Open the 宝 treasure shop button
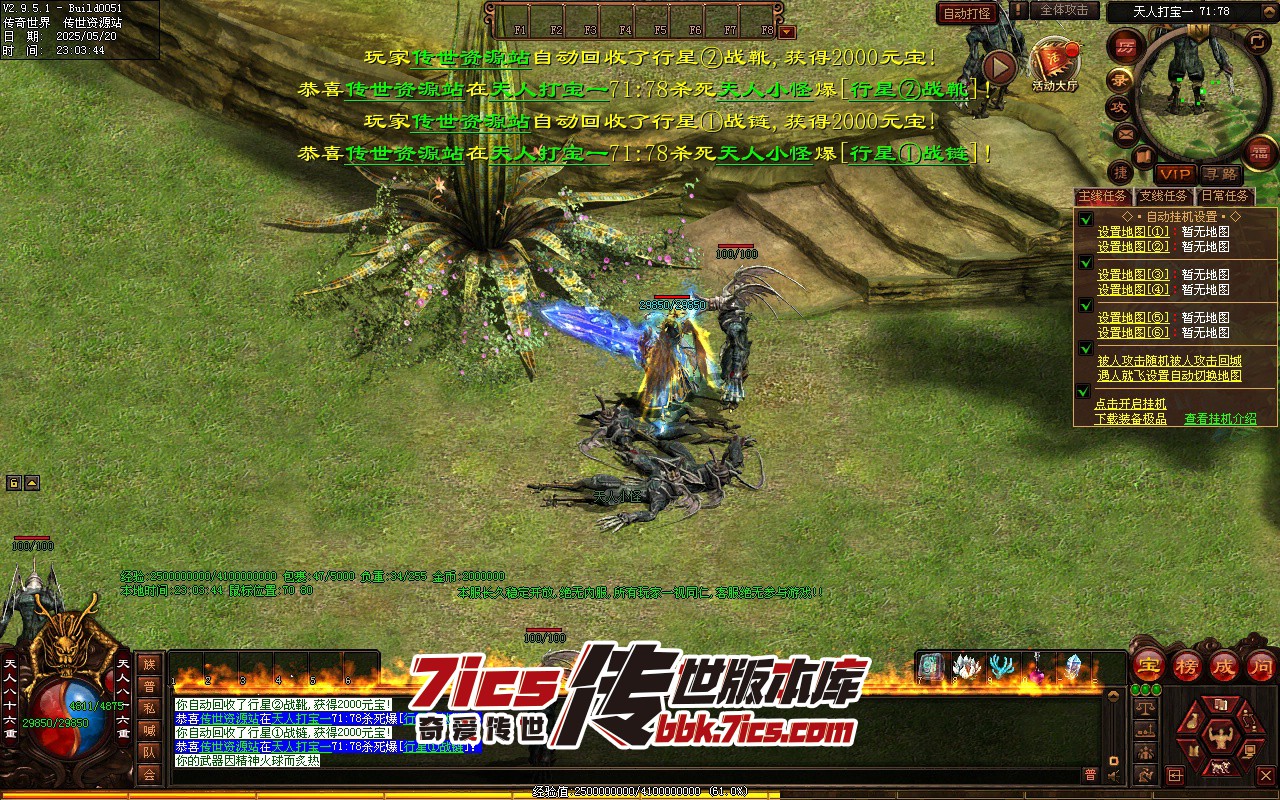Screen dimensions: 1280x800 coord(1150,666)
